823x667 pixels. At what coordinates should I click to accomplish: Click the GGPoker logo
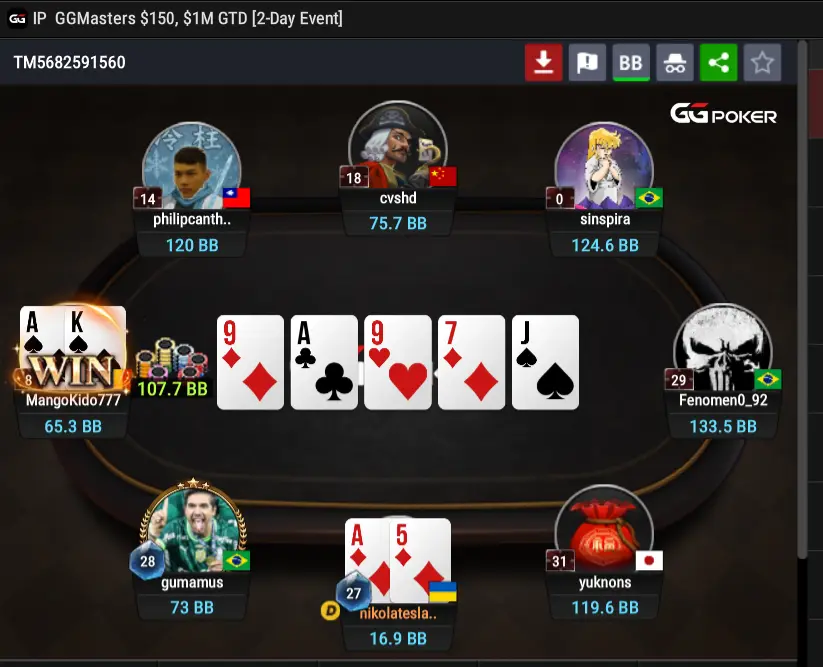723,115
